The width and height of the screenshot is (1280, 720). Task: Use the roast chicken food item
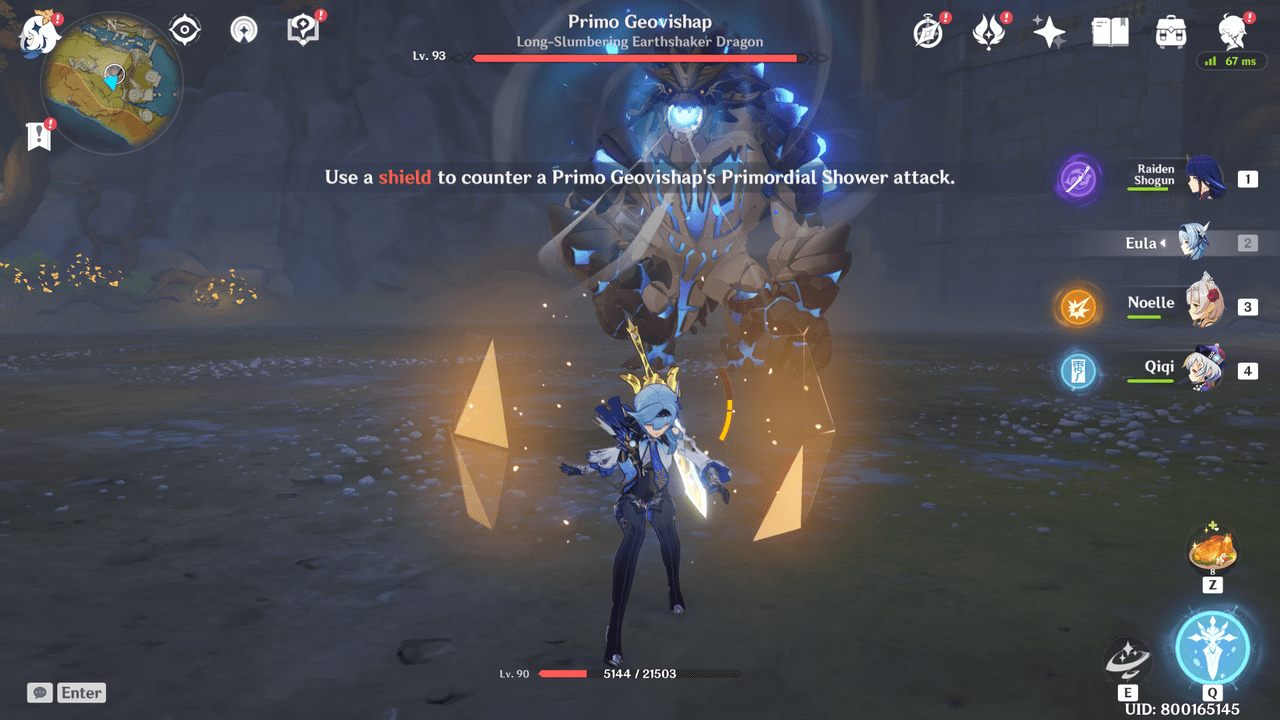point(1212,552)
